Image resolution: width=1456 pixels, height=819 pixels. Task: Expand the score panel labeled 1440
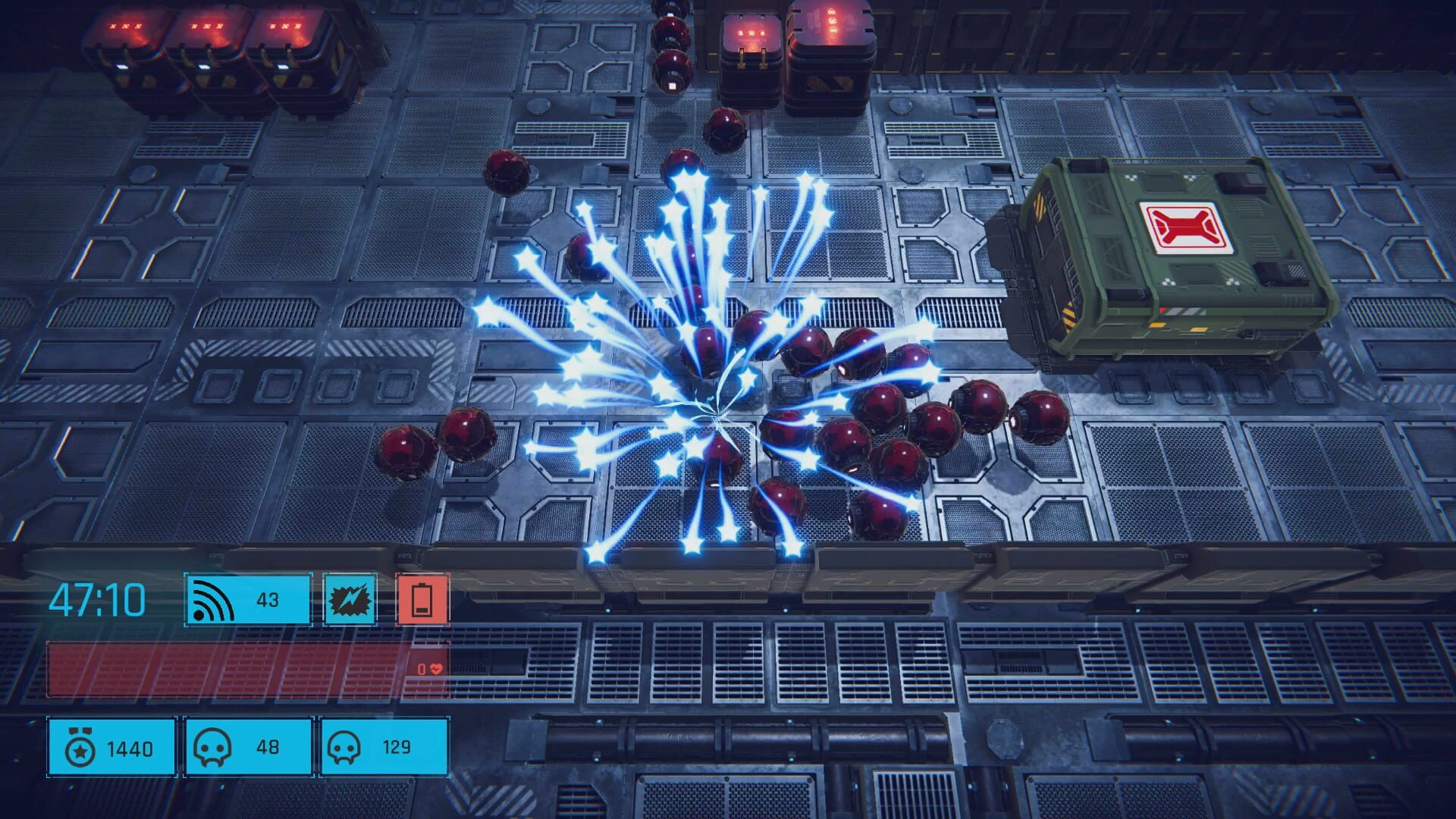coord(111,748)
